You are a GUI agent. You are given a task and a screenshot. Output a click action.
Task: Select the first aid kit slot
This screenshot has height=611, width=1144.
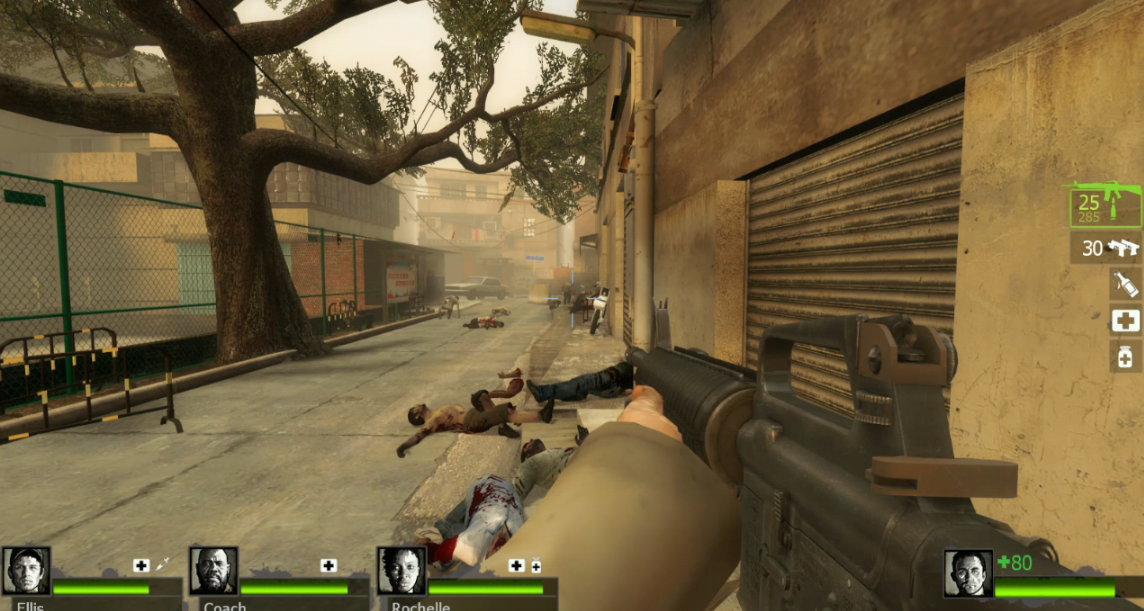[x=1125, y=321]
